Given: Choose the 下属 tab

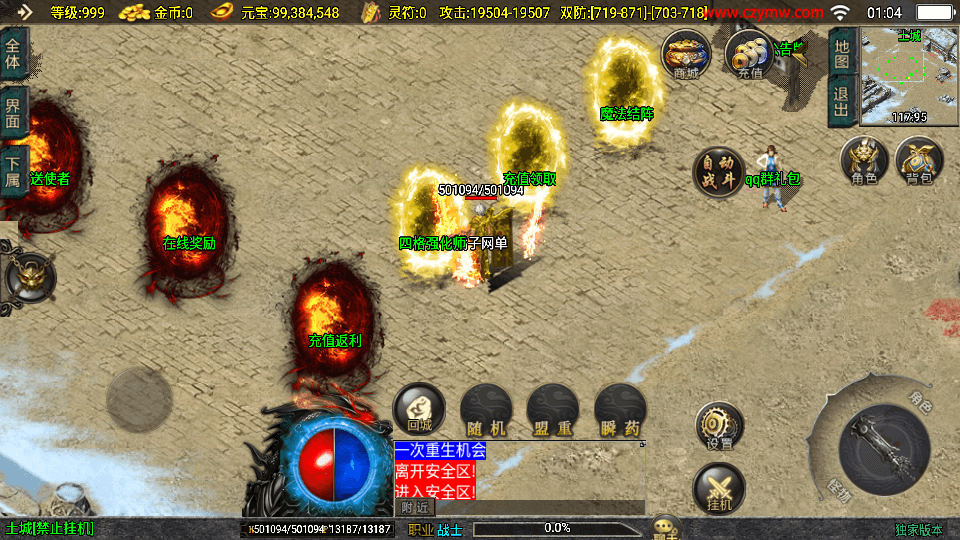Looking at the screenshot, I should click(x=14, y=172).
